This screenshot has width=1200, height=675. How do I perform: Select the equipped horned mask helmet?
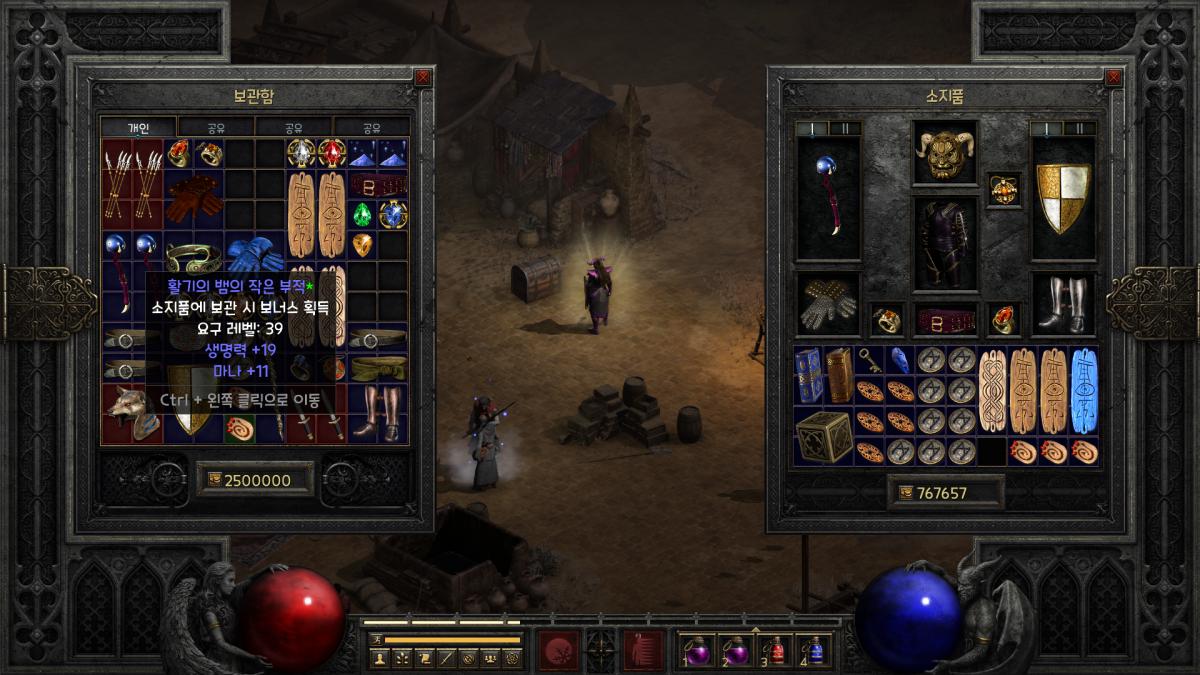tap(945, 155)
